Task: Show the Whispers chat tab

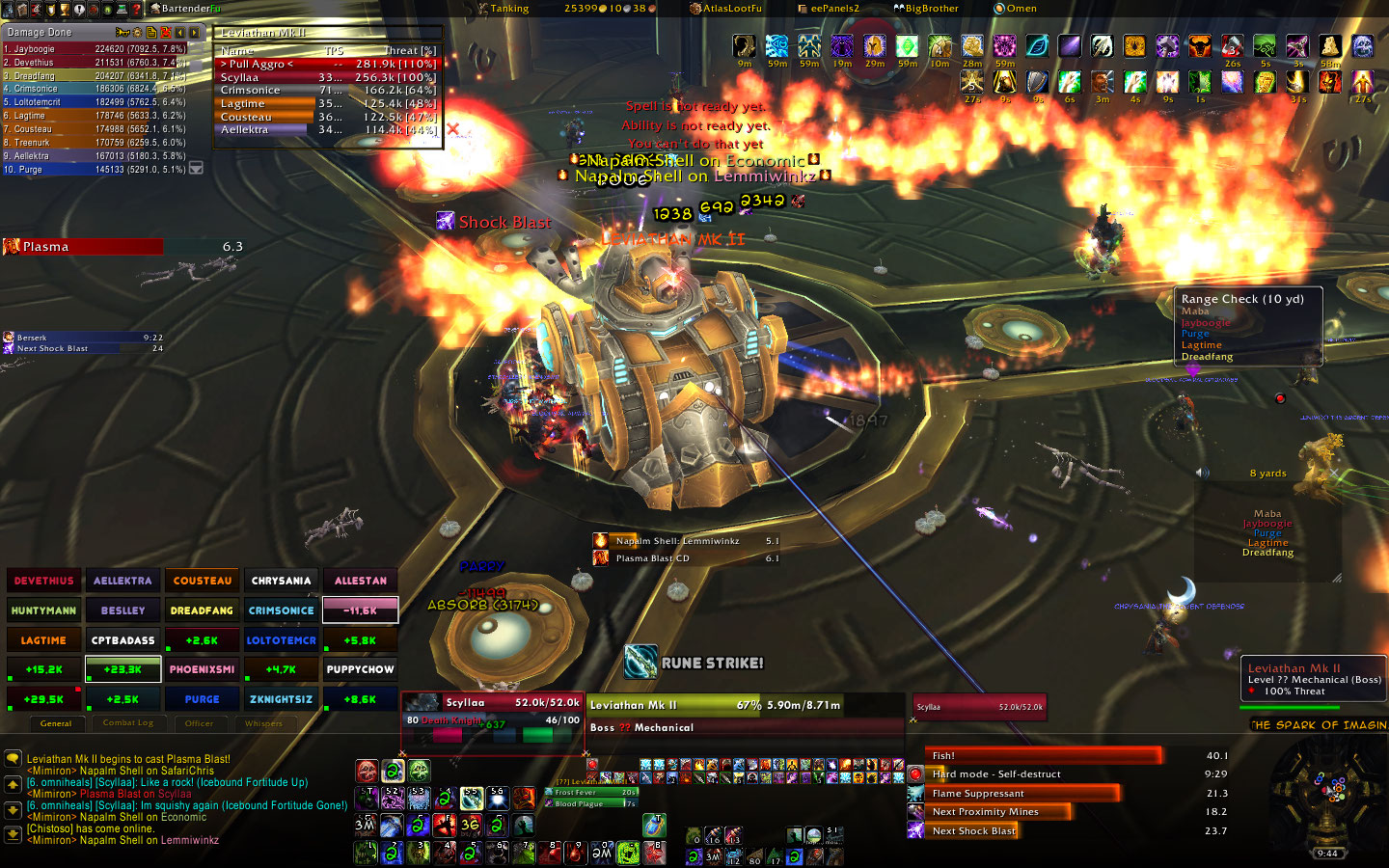Action: (x=263, y=722)
